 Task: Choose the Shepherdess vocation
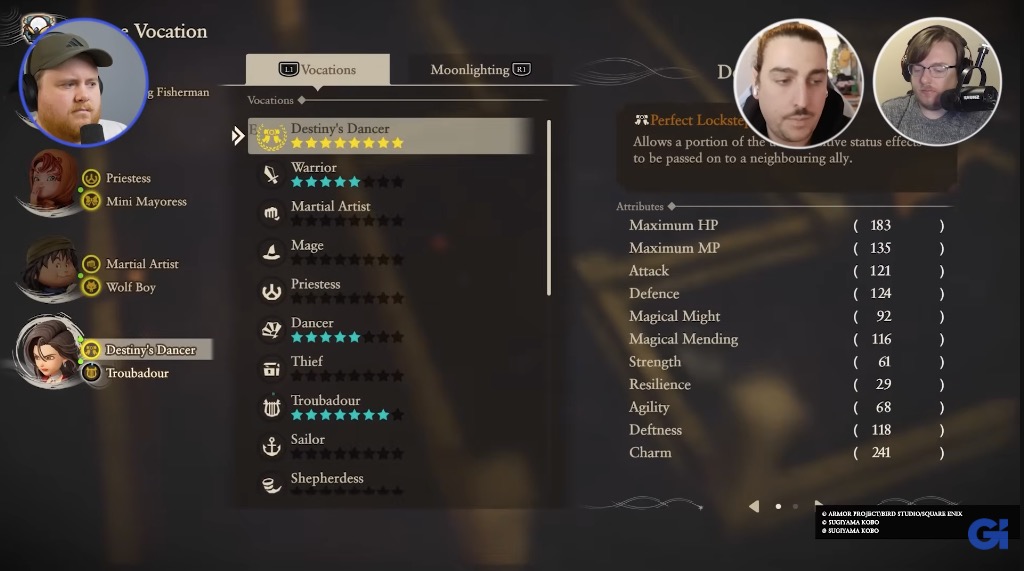point(390,484)
